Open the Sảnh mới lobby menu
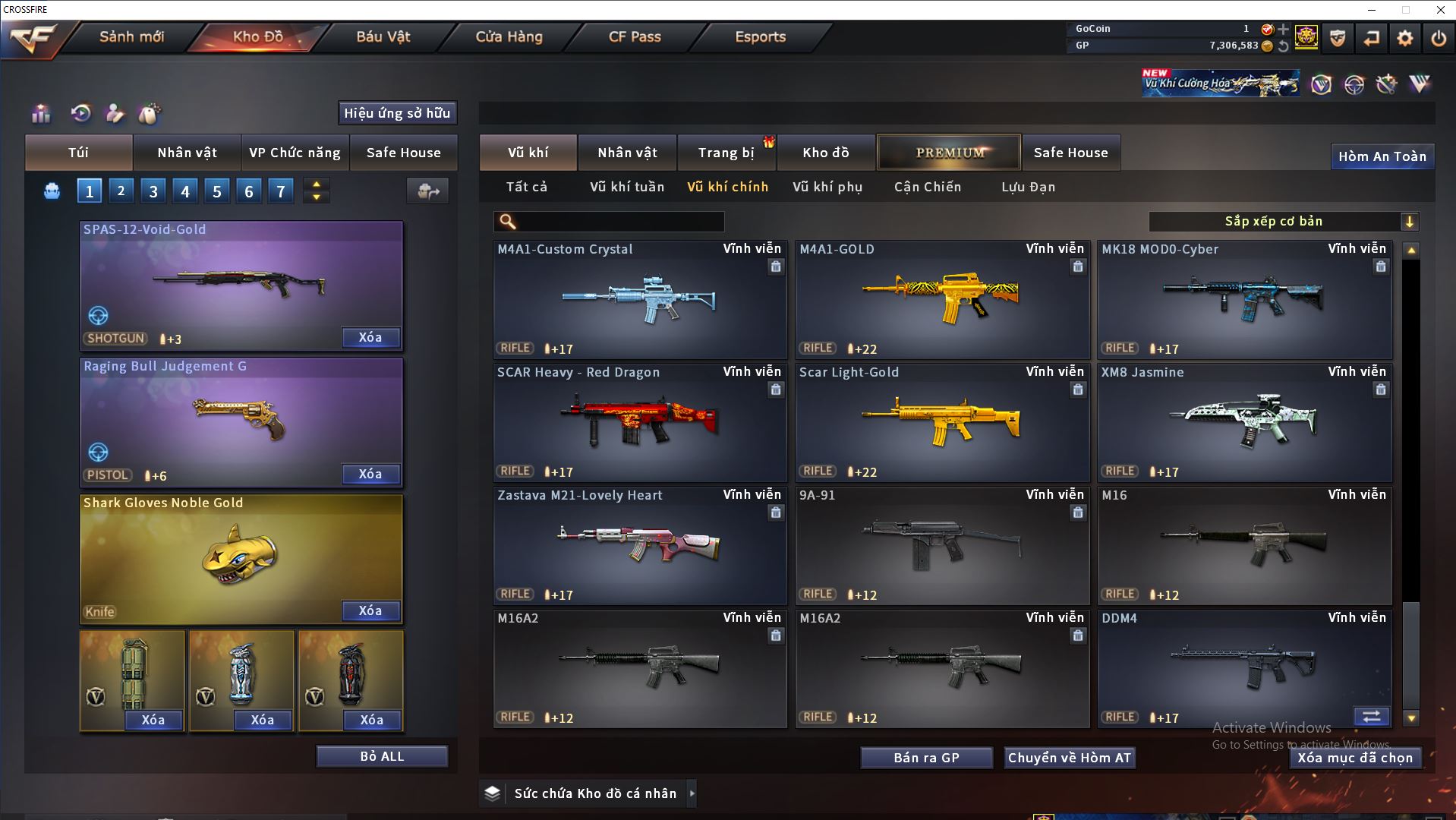The height and width of the screenshot is (820, 1456). [131, 36]
